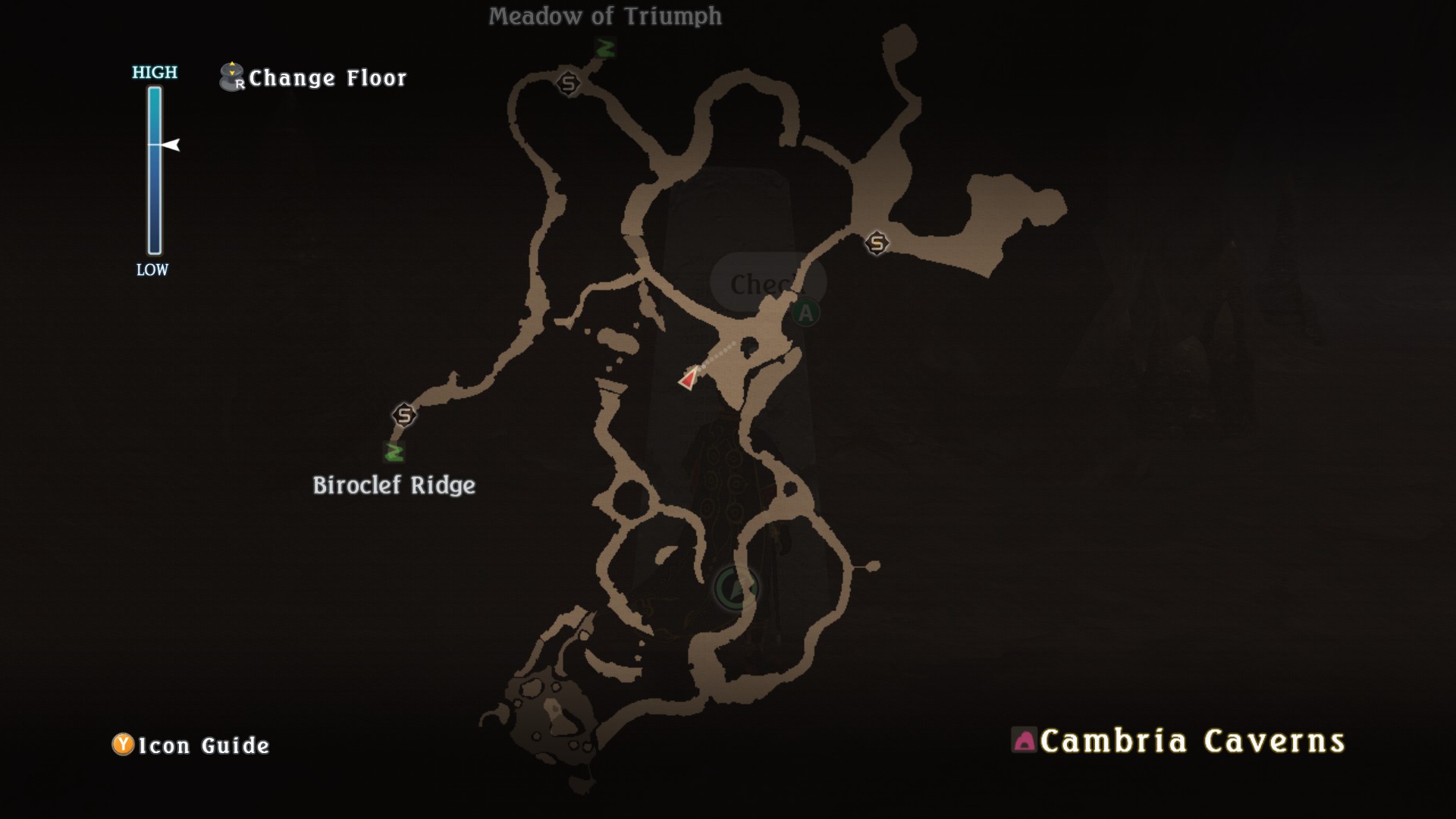Click HIGH at the top of the floor gauge
Viewport: 1456px width, 819px height.
coord(155,74)
